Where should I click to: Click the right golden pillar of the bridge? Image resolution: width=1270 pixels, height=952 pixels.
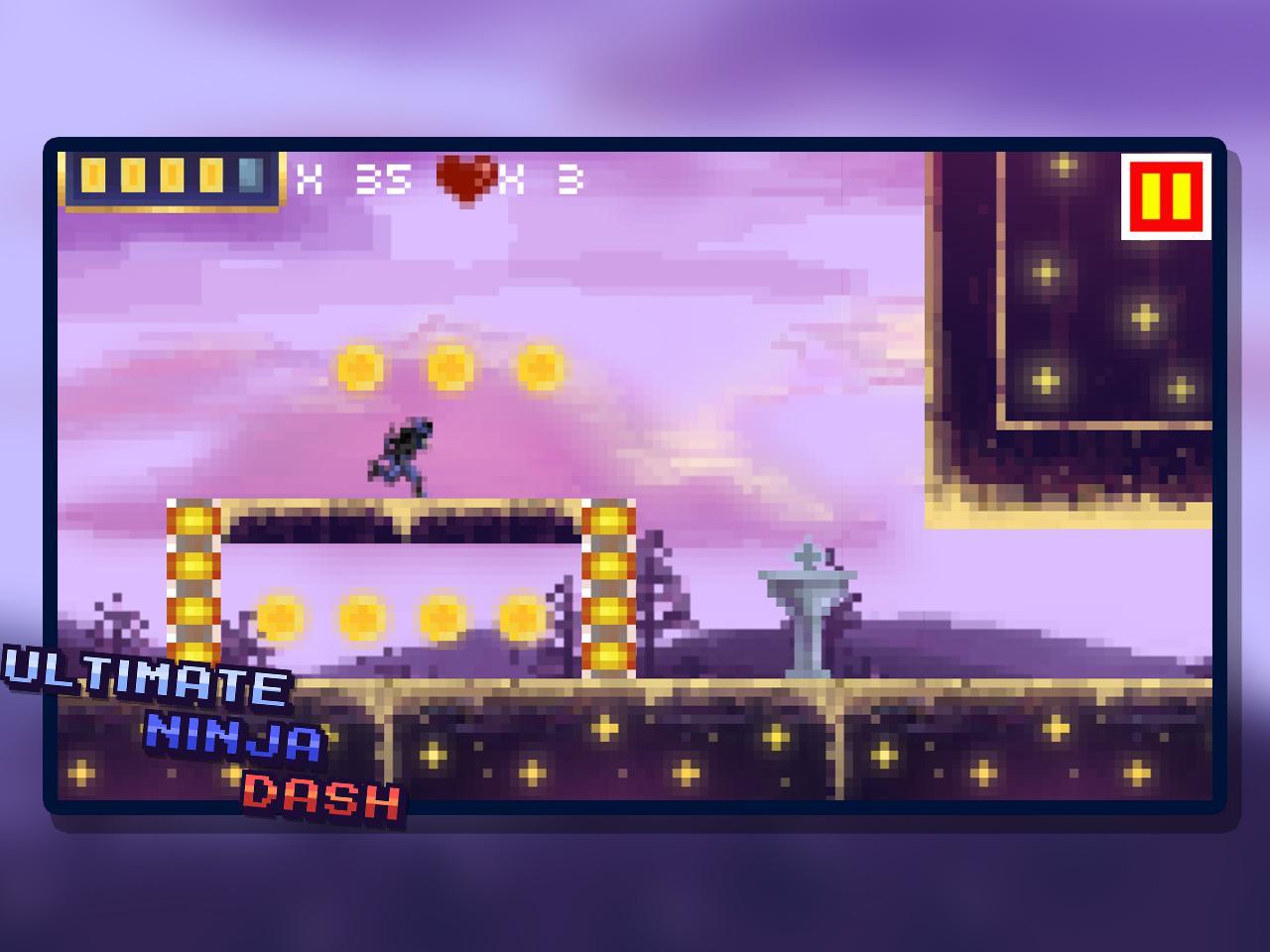pos(609,585)
